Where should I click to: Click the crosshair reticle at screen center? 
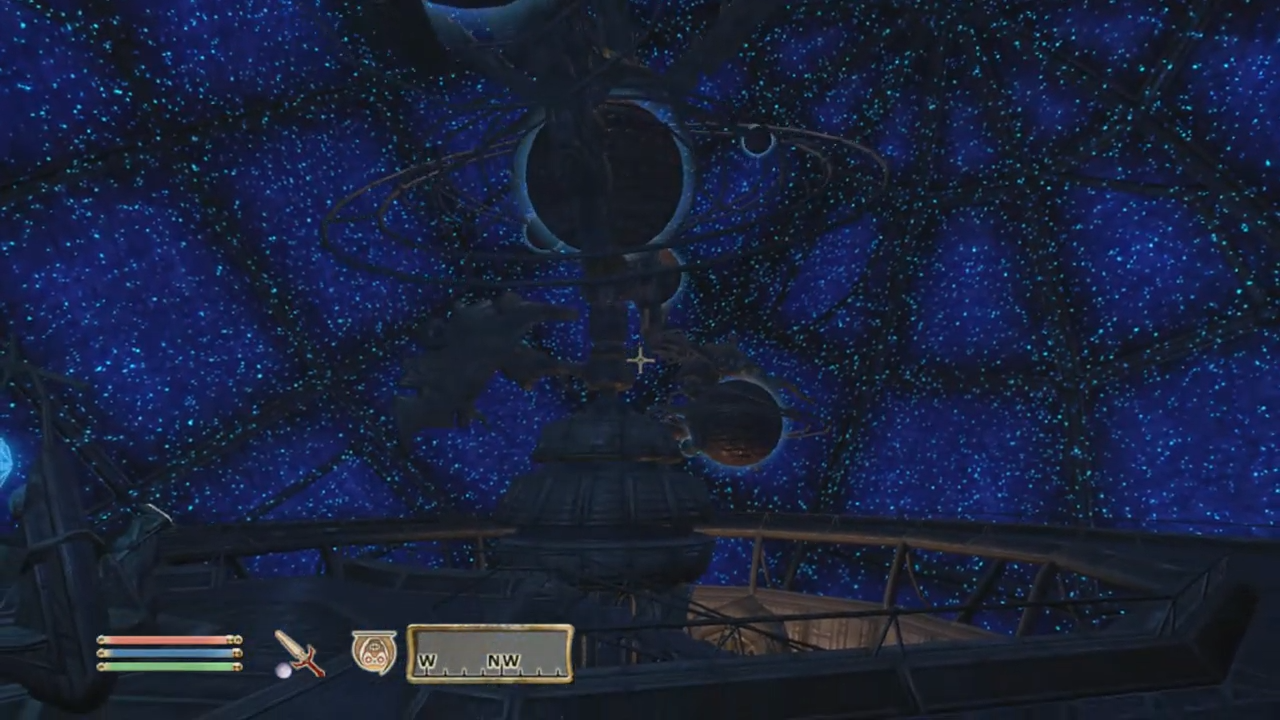pos(640,360)
